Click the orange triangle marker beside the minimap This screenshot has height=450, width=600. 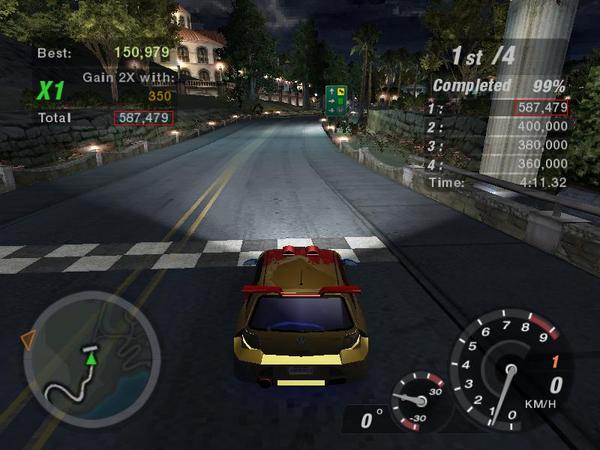tap(28, 342)
